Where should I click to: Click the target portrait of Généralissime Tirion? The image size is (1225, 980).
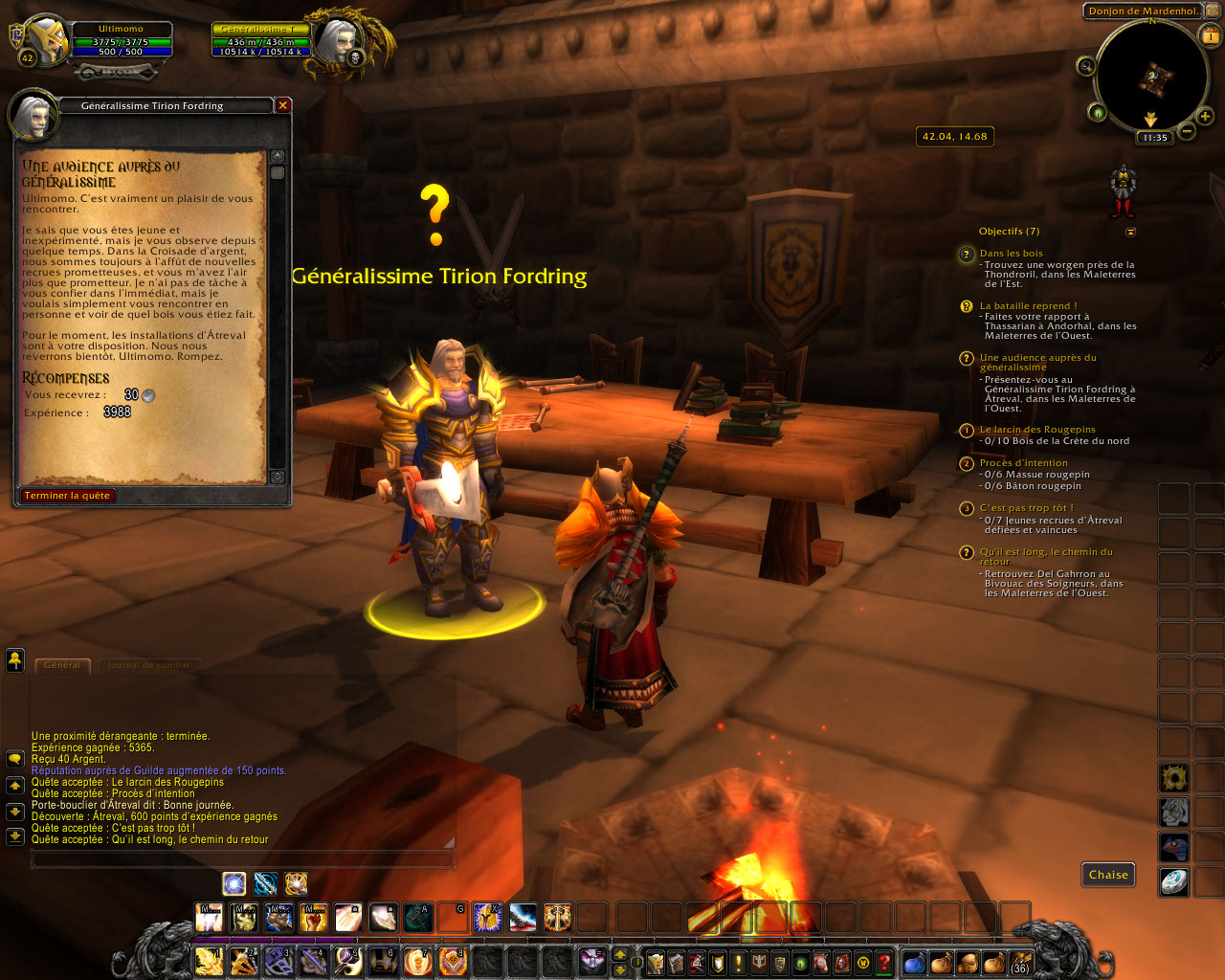coord(337,40)
